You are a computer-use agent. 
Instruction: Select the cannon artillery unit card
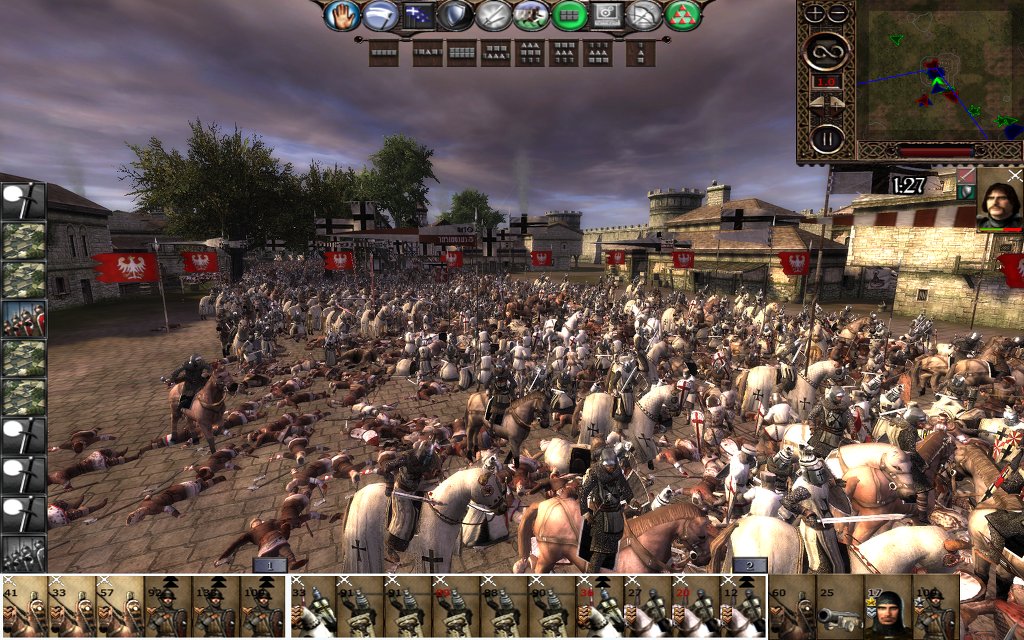click(x=838, y=607)
